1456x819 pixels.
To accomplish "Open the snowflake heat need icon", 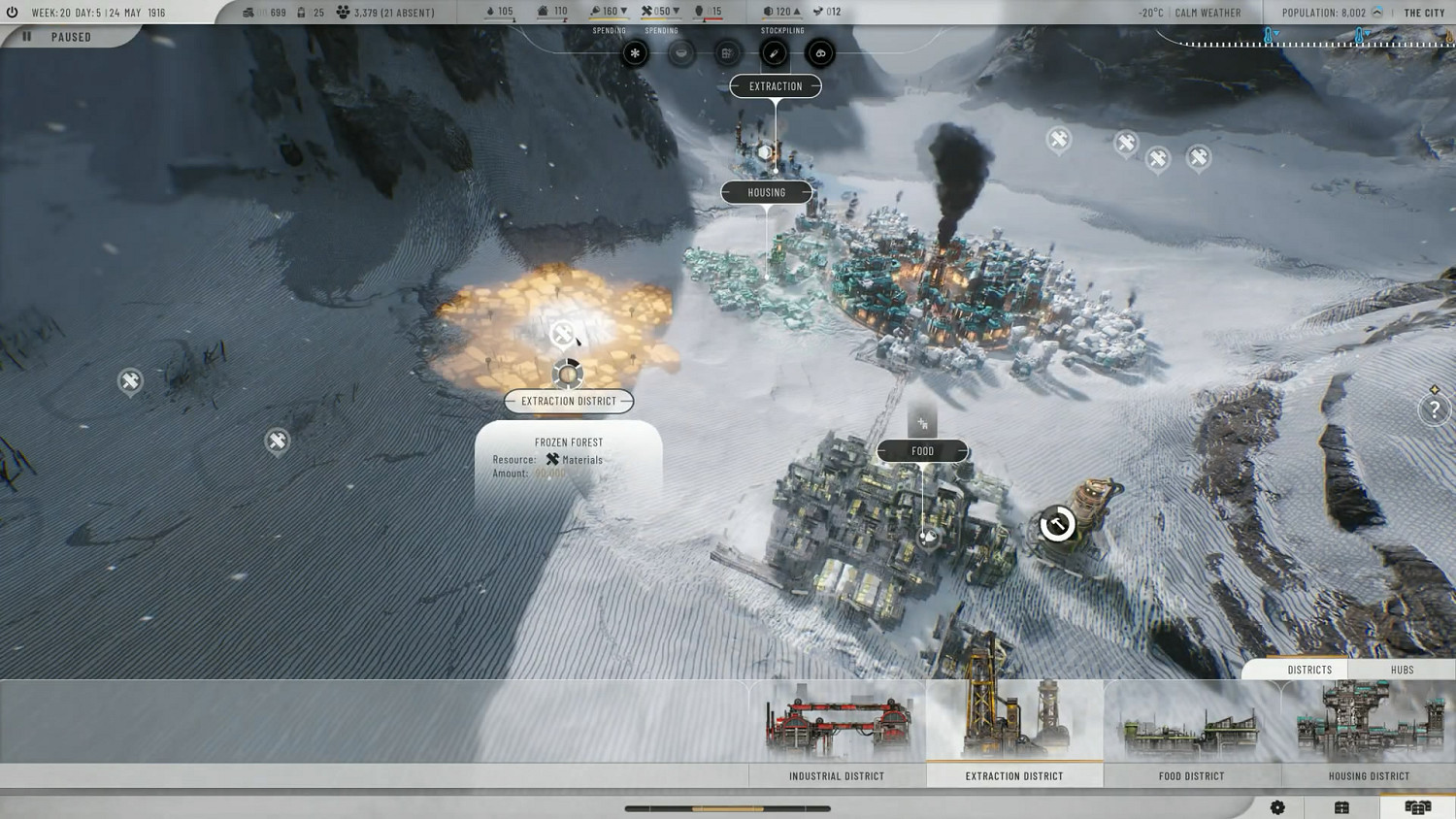I will point(635,53).
